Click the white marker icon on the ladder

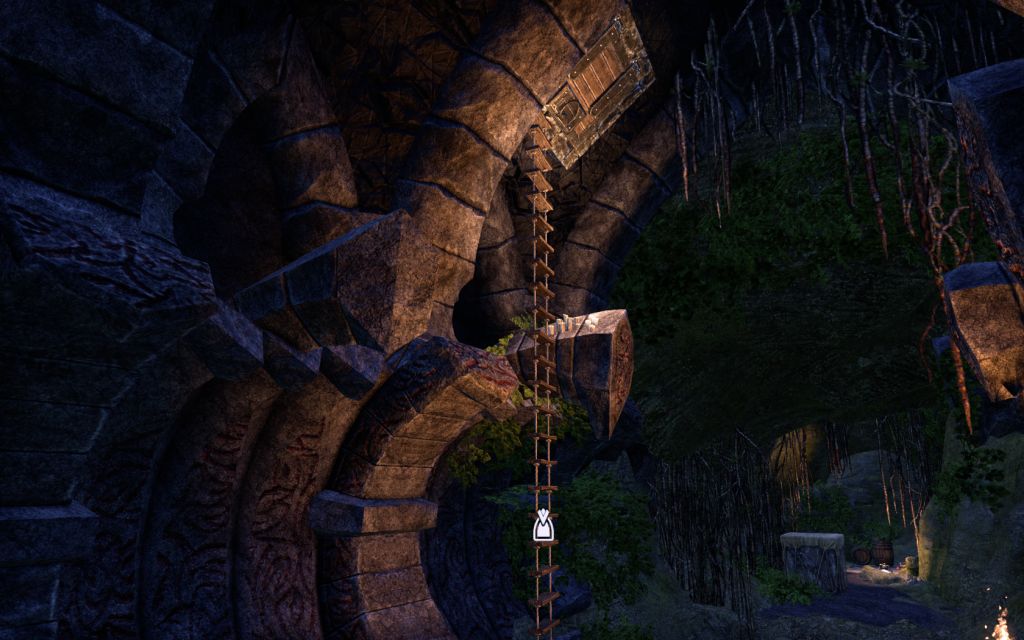tap(543, 526)
